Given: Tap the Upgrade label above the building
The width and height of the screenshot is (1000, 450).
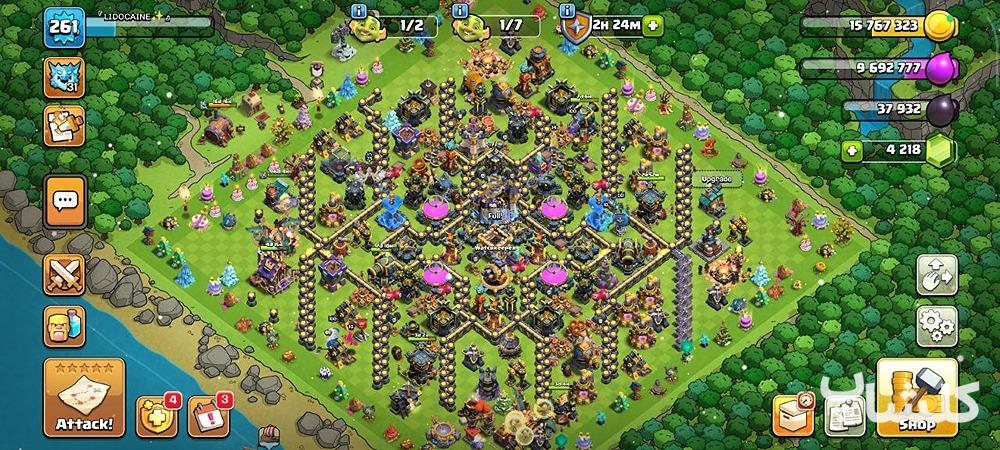Looking at the screenshot, I should 716,180.
